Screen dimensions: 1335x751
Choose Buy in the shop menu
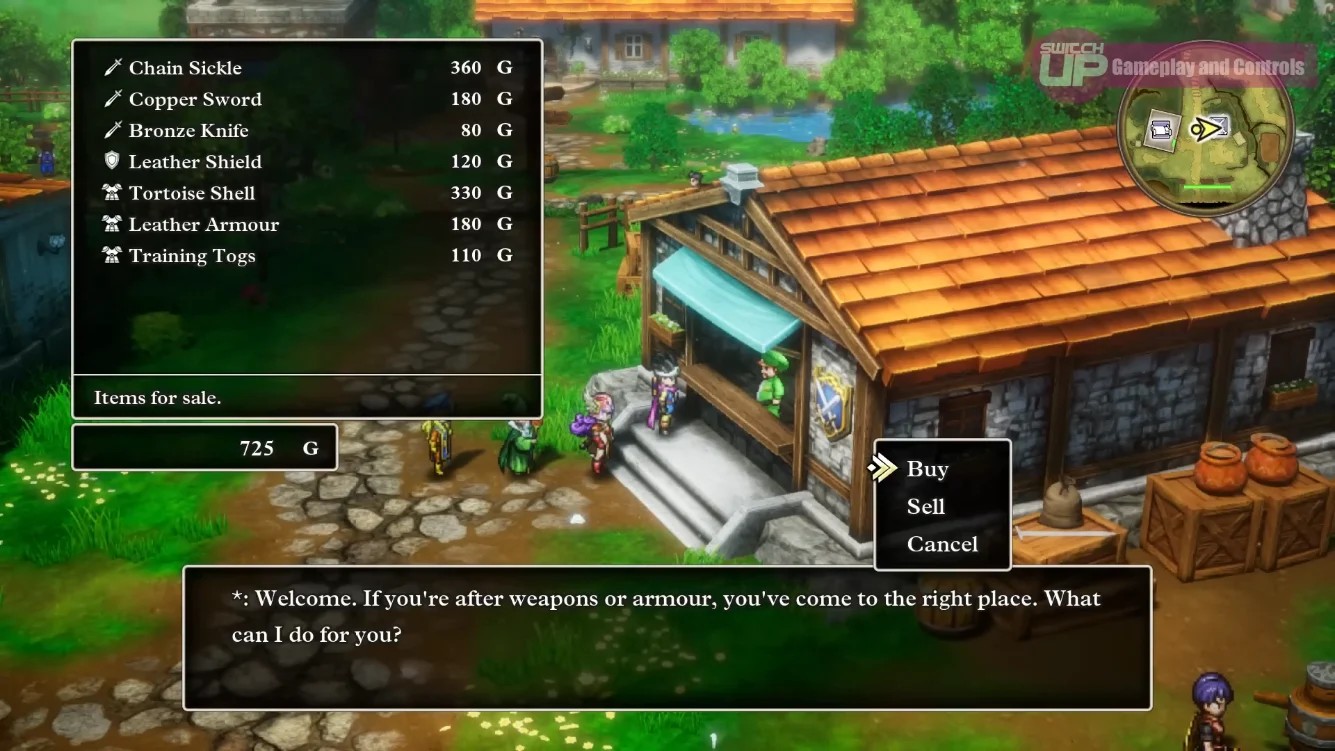coord(927,469)
